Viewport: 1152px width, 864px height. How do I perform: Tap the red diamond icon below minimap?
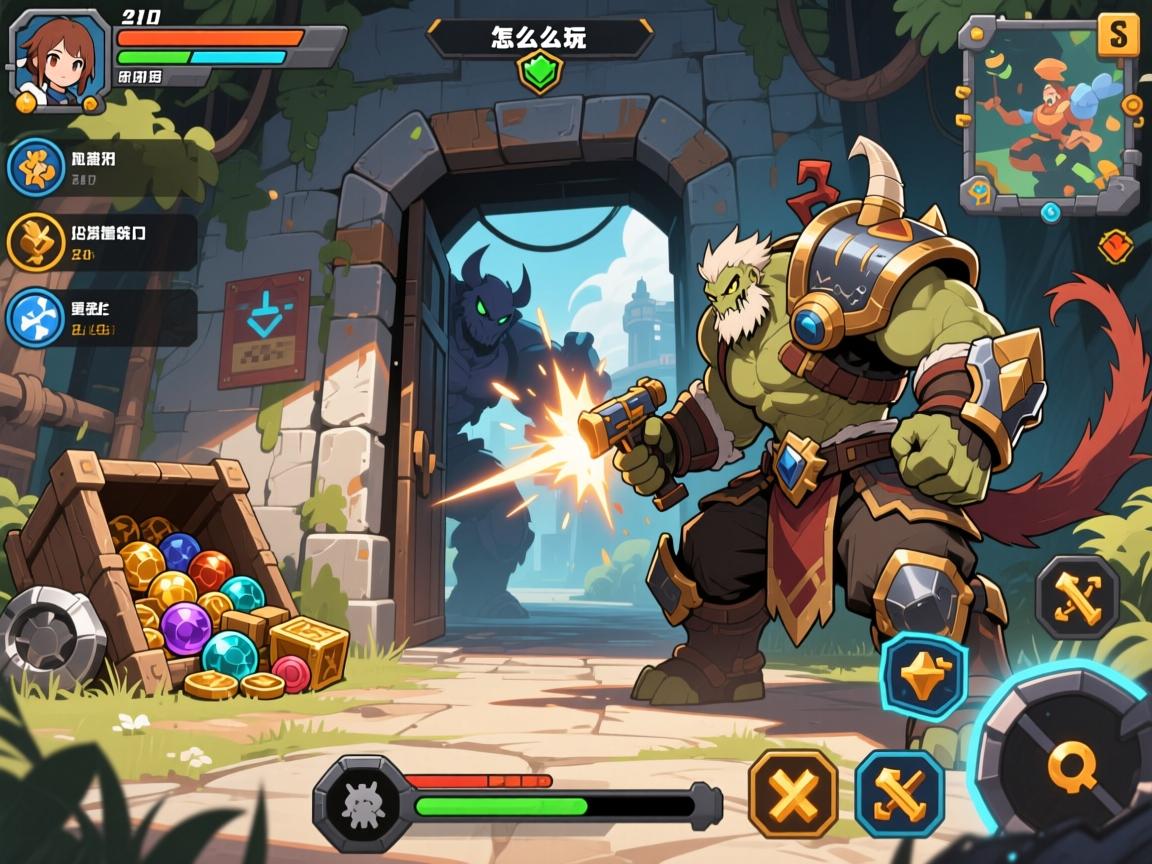pos(1115,246)
